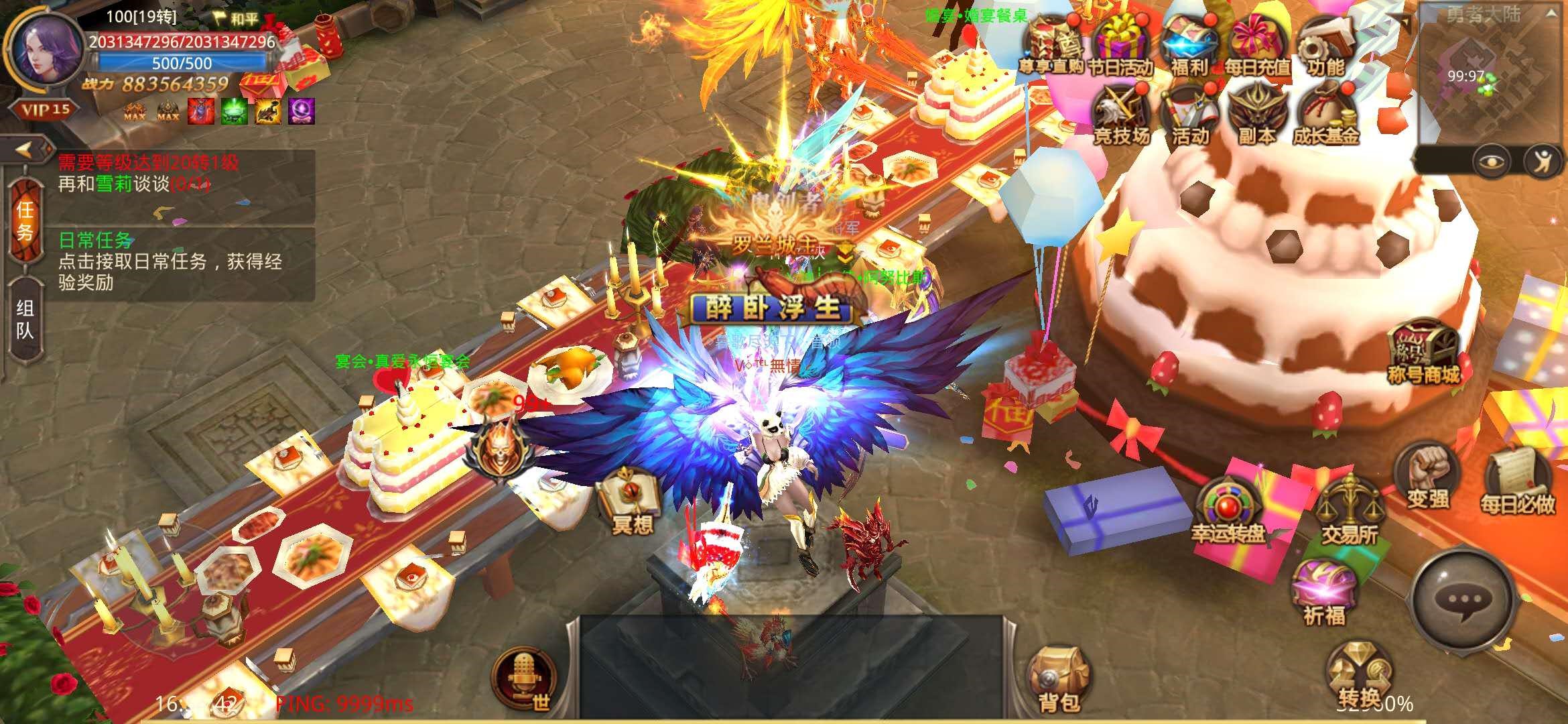Open the 尊享直购 shop icon
This screenshot has width=1568, height=724.
pyautogui.click(x=1053, y=44)
